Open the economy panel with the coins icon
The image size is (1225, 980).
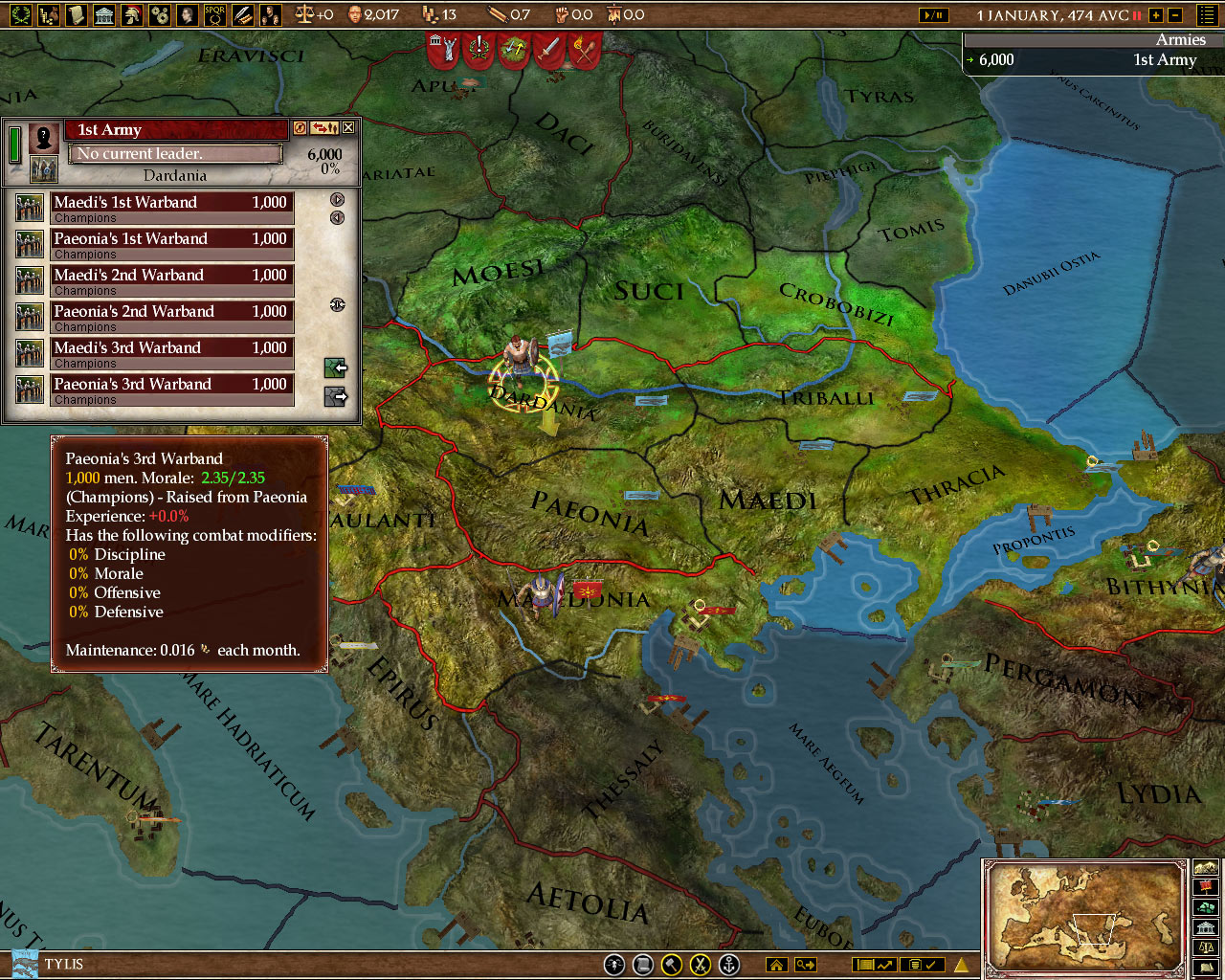(x=49, y=14)
